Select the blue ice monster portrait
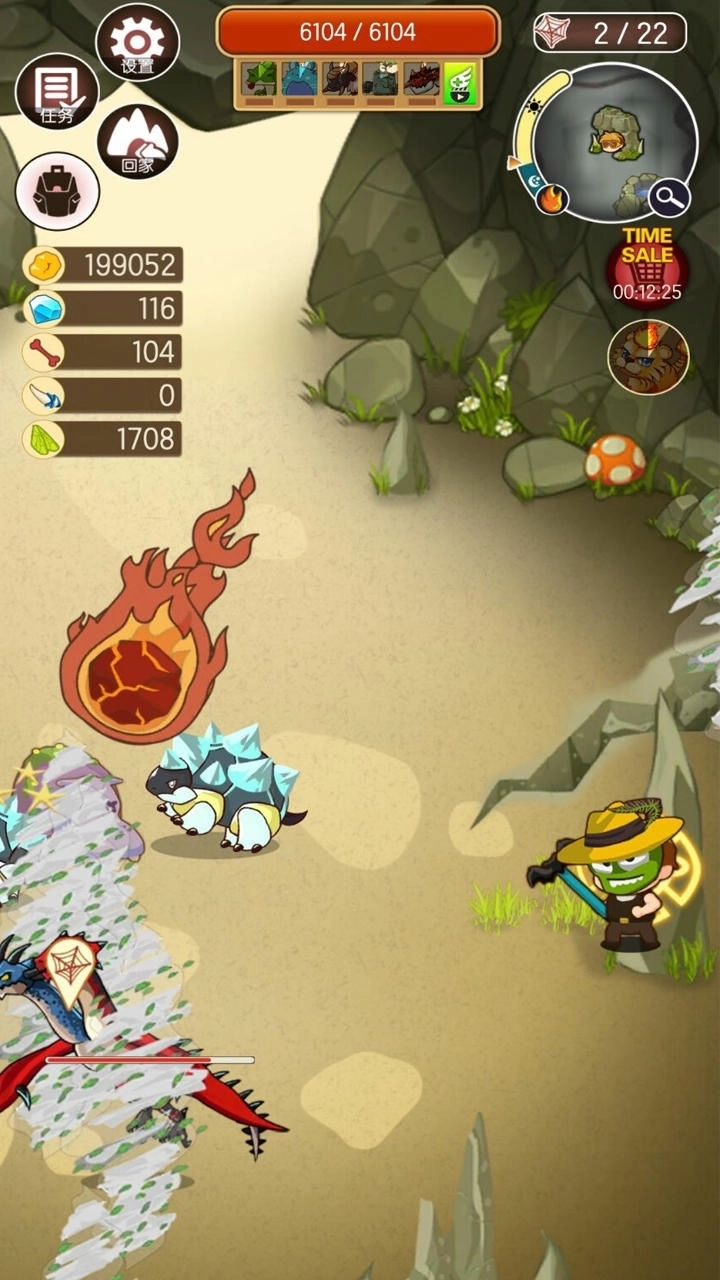 click(x=299, y=80)
